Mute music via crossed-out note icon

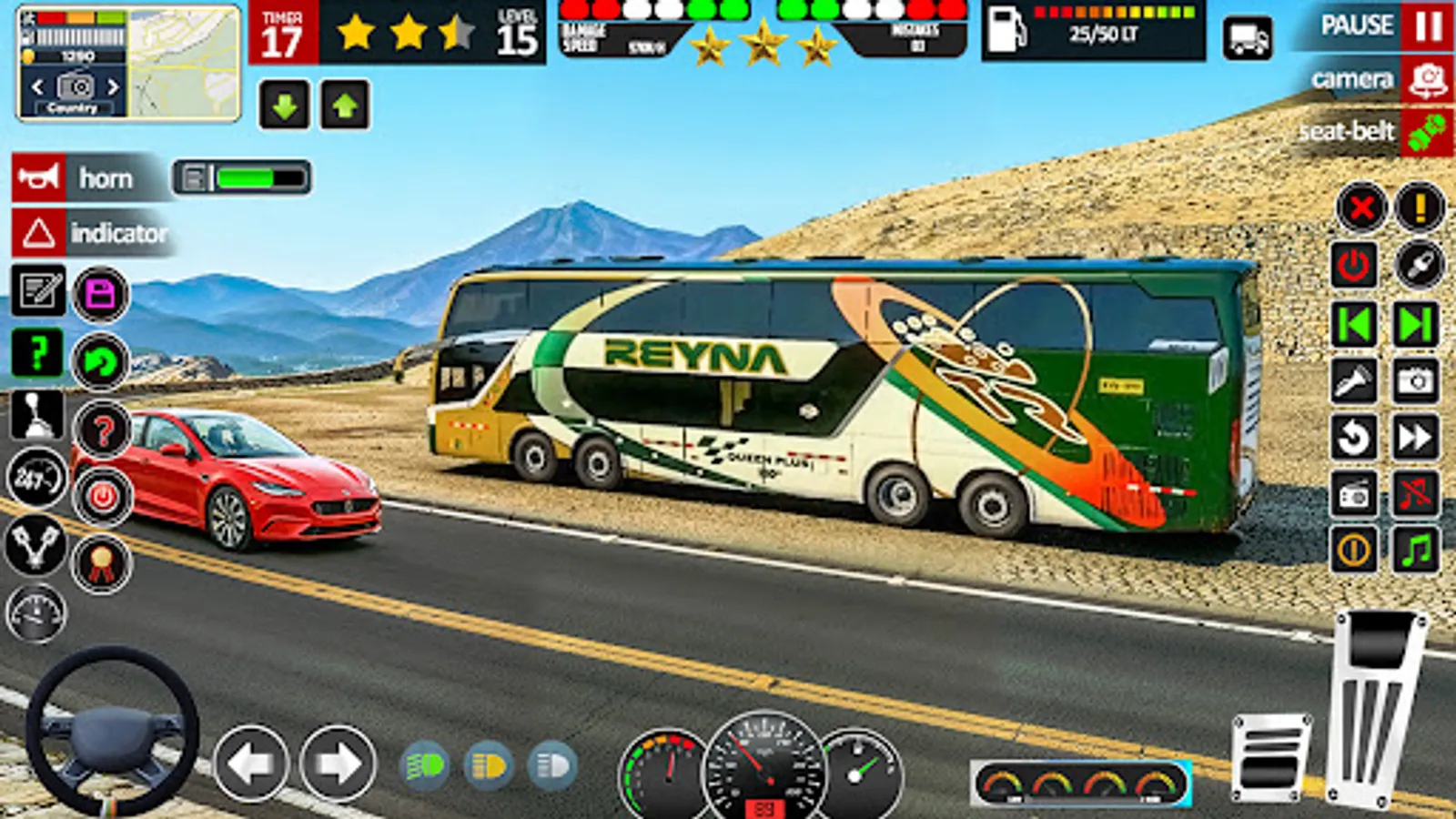[x=1416, y=492]
